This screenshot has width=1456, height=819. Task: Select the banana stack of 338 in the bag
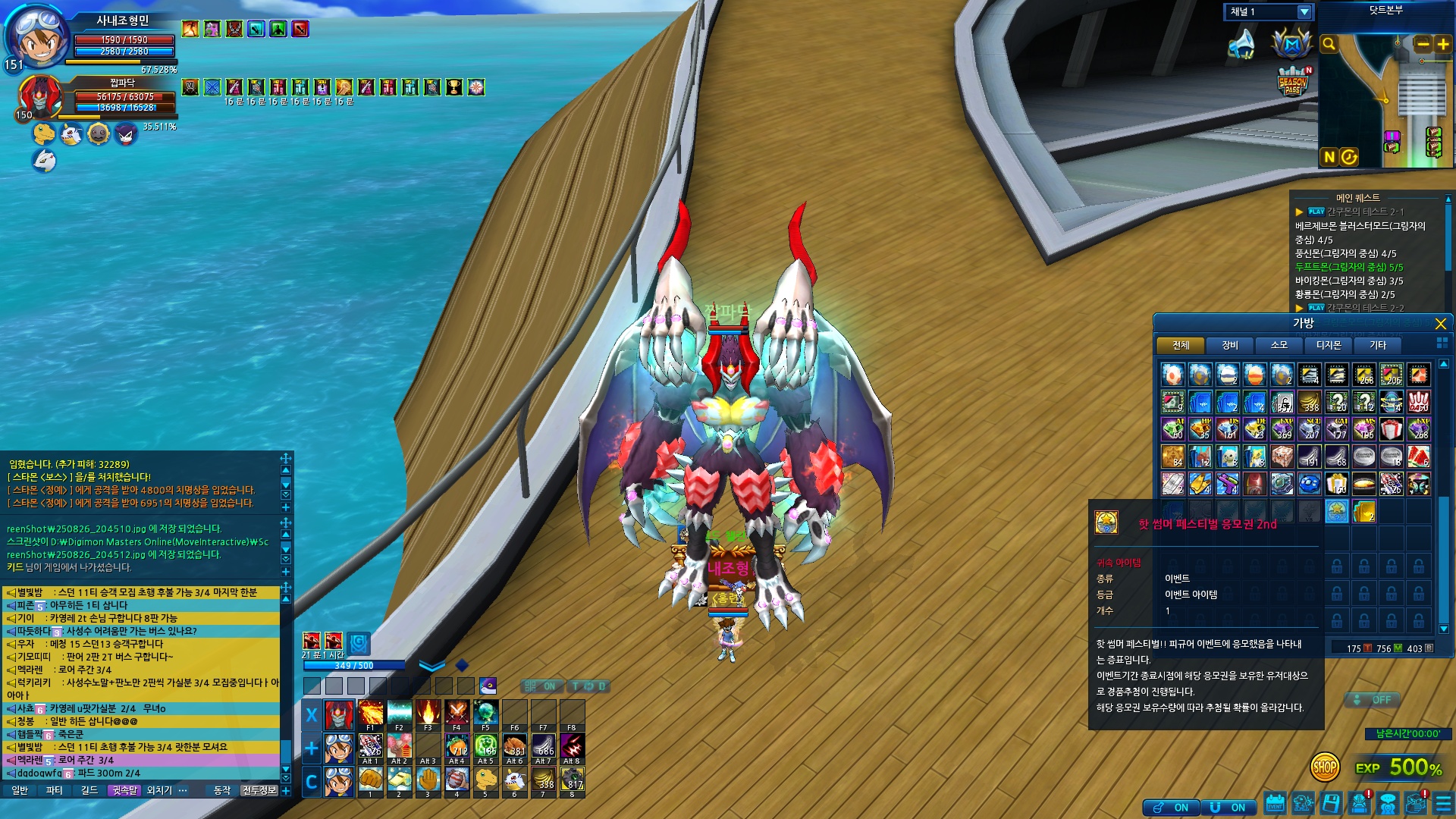pyautogui.click(x=1309, y=402)
